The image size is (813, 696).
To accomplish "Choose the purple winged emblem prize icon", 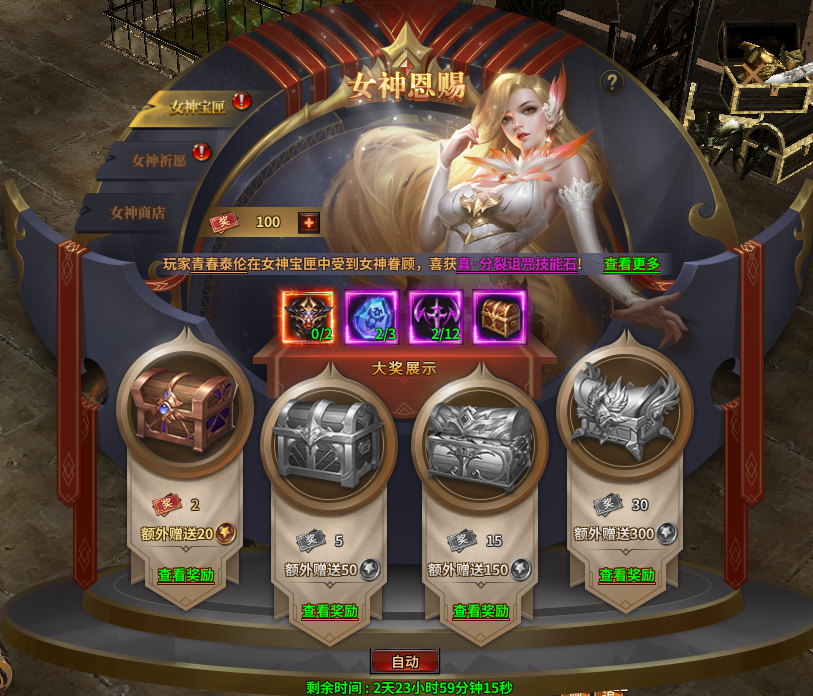I will click(x=435, y=316).
